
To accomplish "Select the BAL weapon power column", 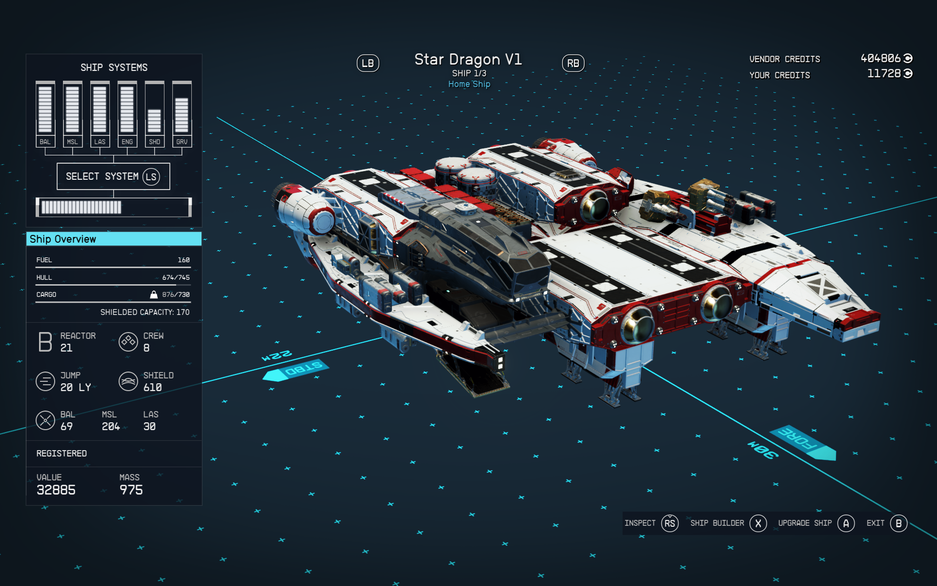I will pos(45,115).
